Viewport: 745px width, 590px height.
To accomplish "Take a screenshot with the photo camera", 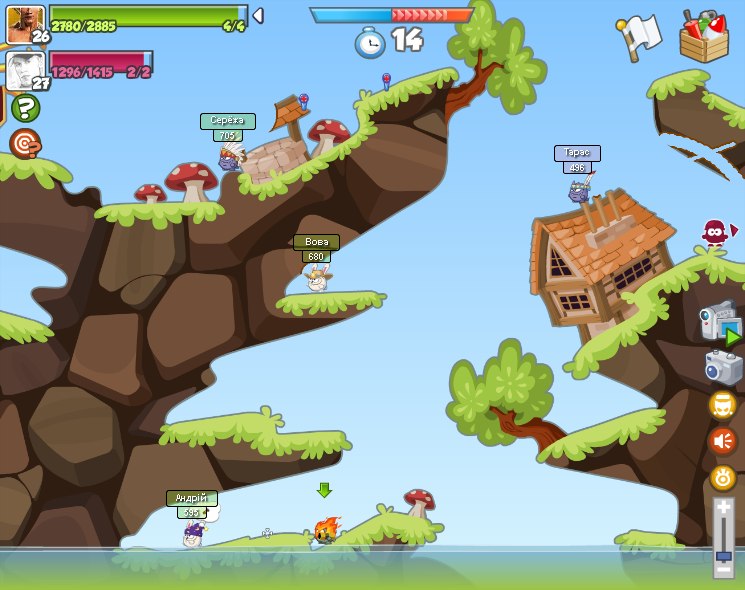I will [723, 367].
